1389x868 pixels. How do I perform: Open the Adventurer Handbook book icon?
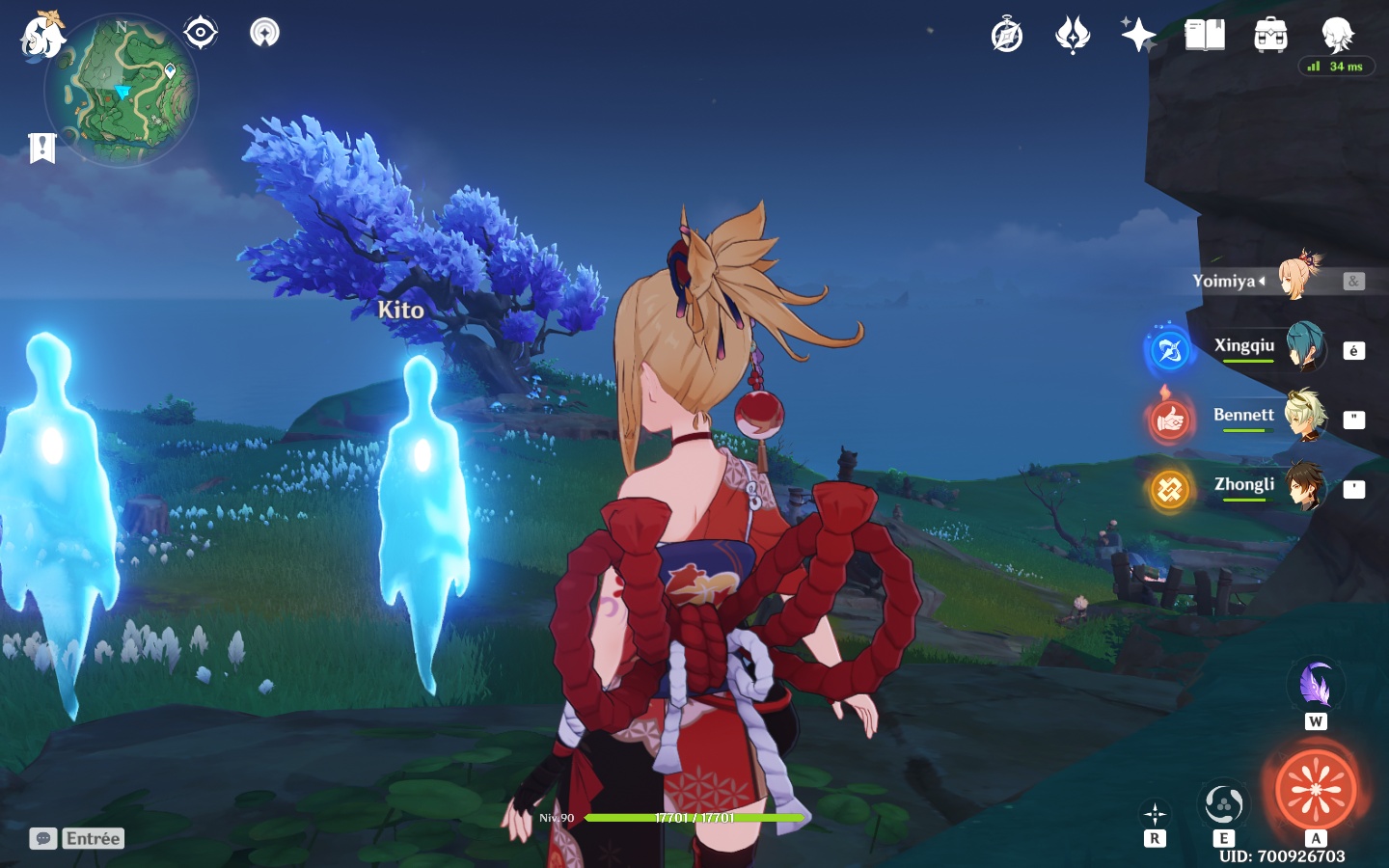[1204, 36]
